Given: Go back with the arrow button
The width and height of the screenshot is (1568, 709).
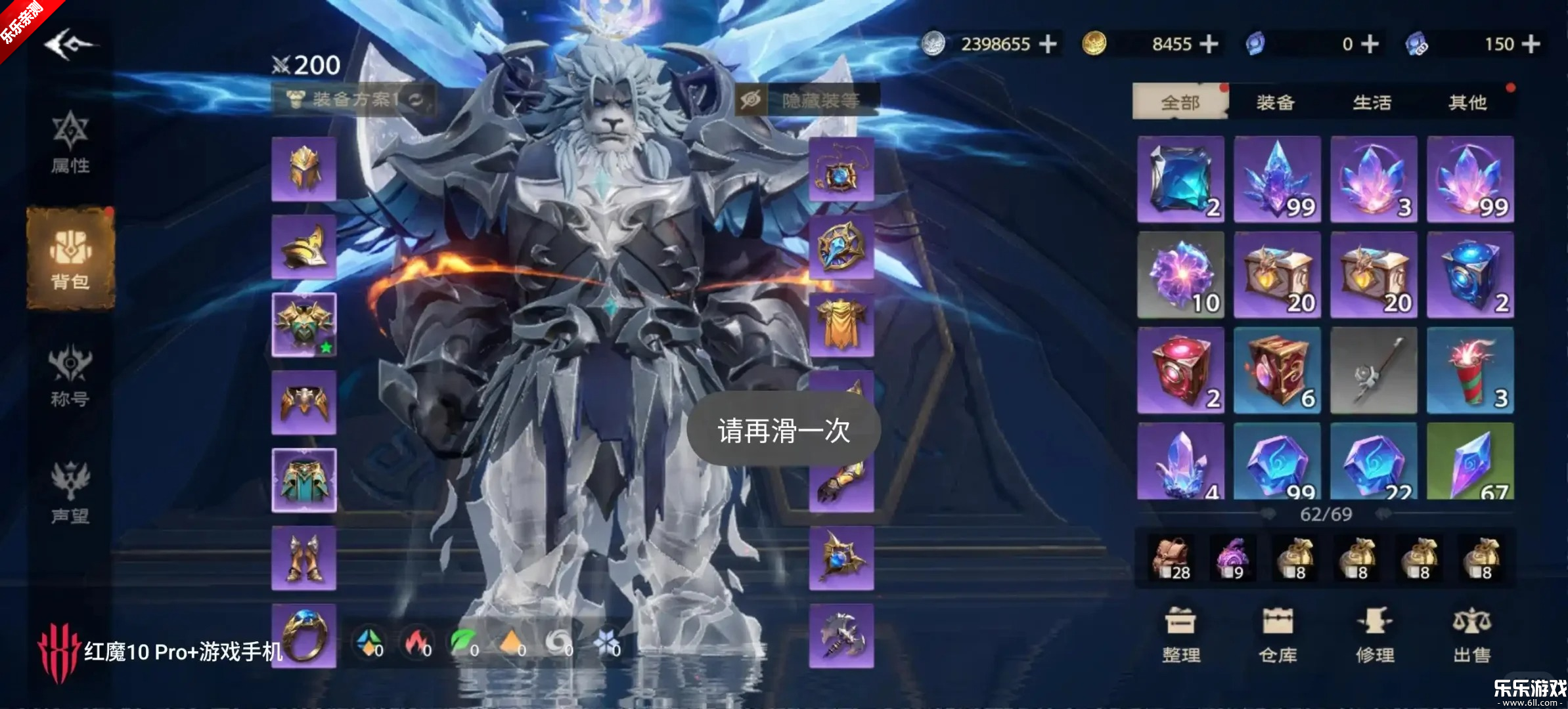Looking at the screenshot, I should [69, 45].
